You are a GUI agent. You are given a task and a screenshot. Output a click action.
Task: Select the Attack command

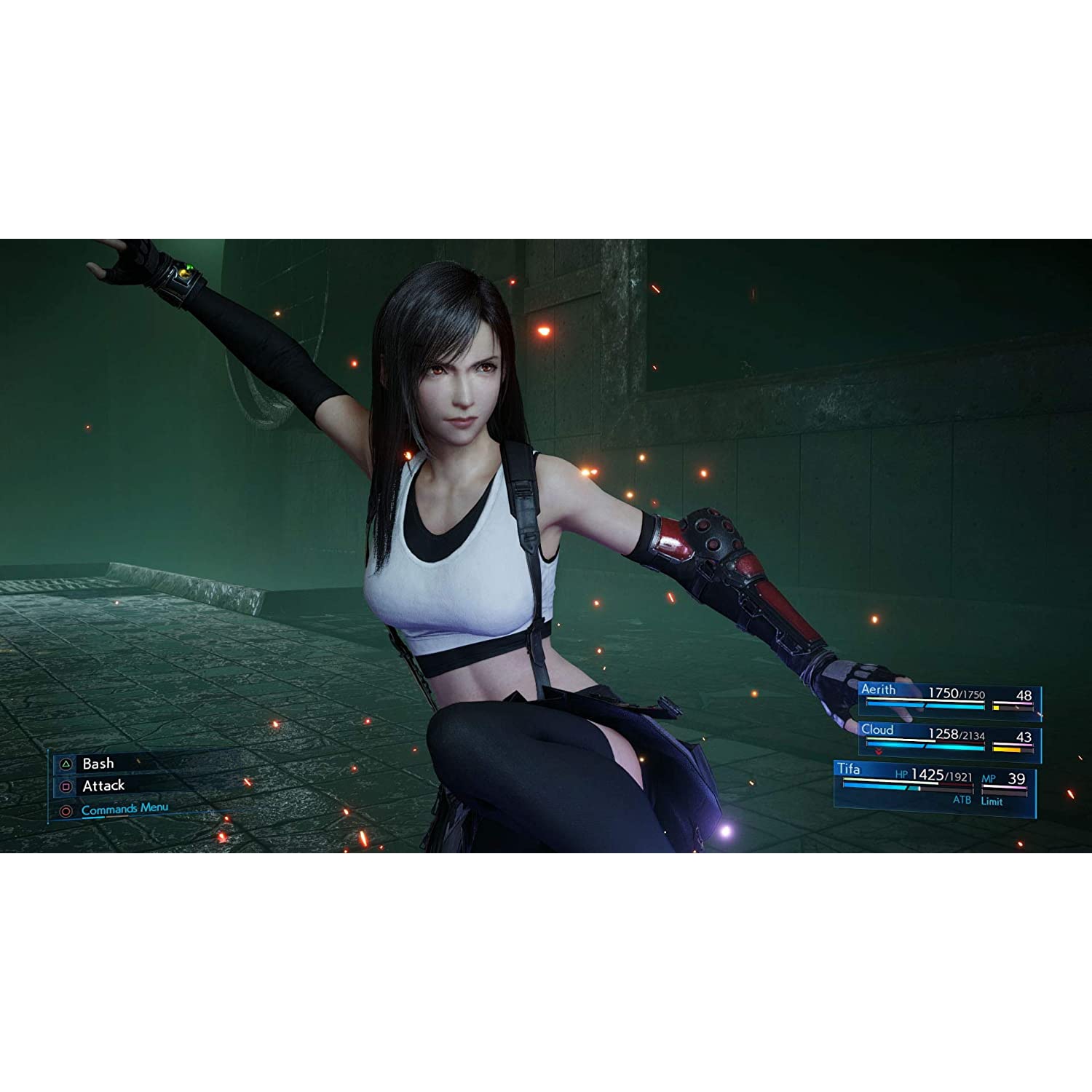tap(104, 786)
